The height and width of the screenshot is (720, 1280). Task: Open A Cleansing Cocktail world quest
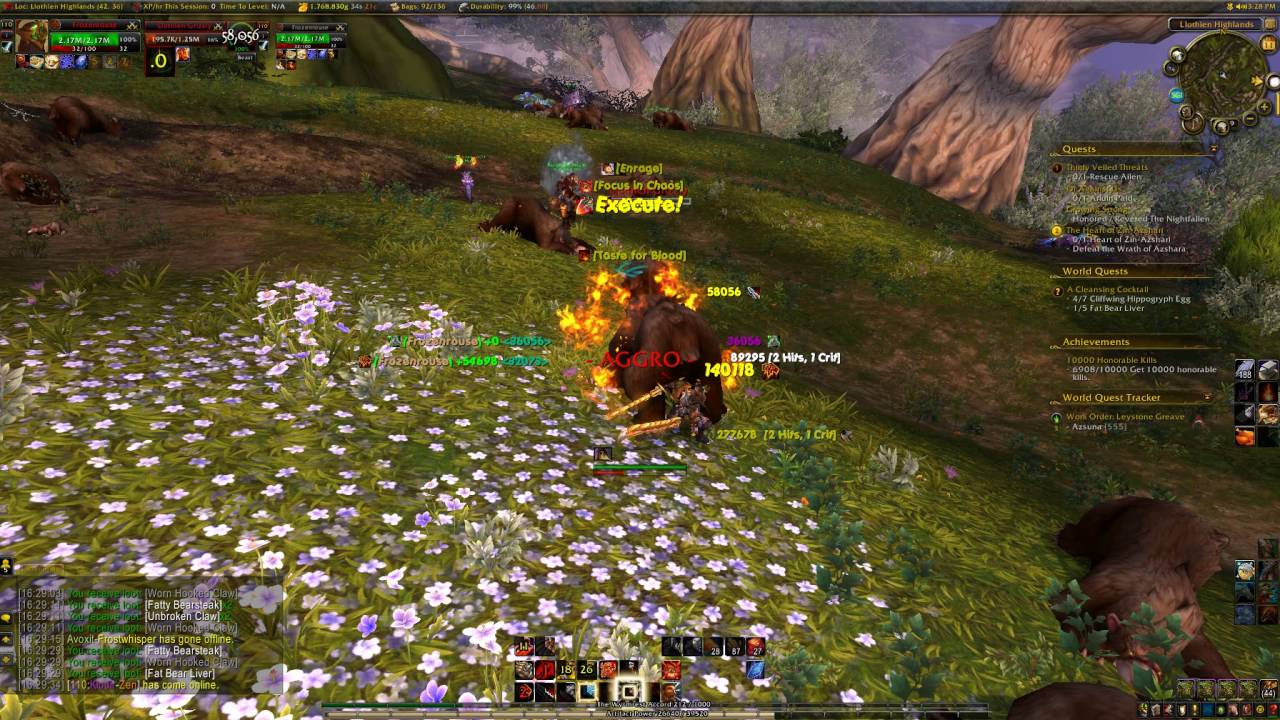1107,289
